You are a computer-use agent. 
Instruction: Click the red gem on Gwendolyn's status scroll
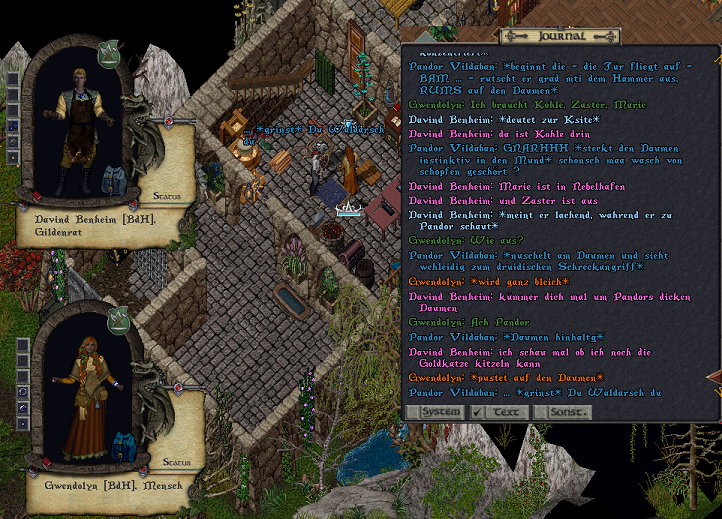pos(178,387)
